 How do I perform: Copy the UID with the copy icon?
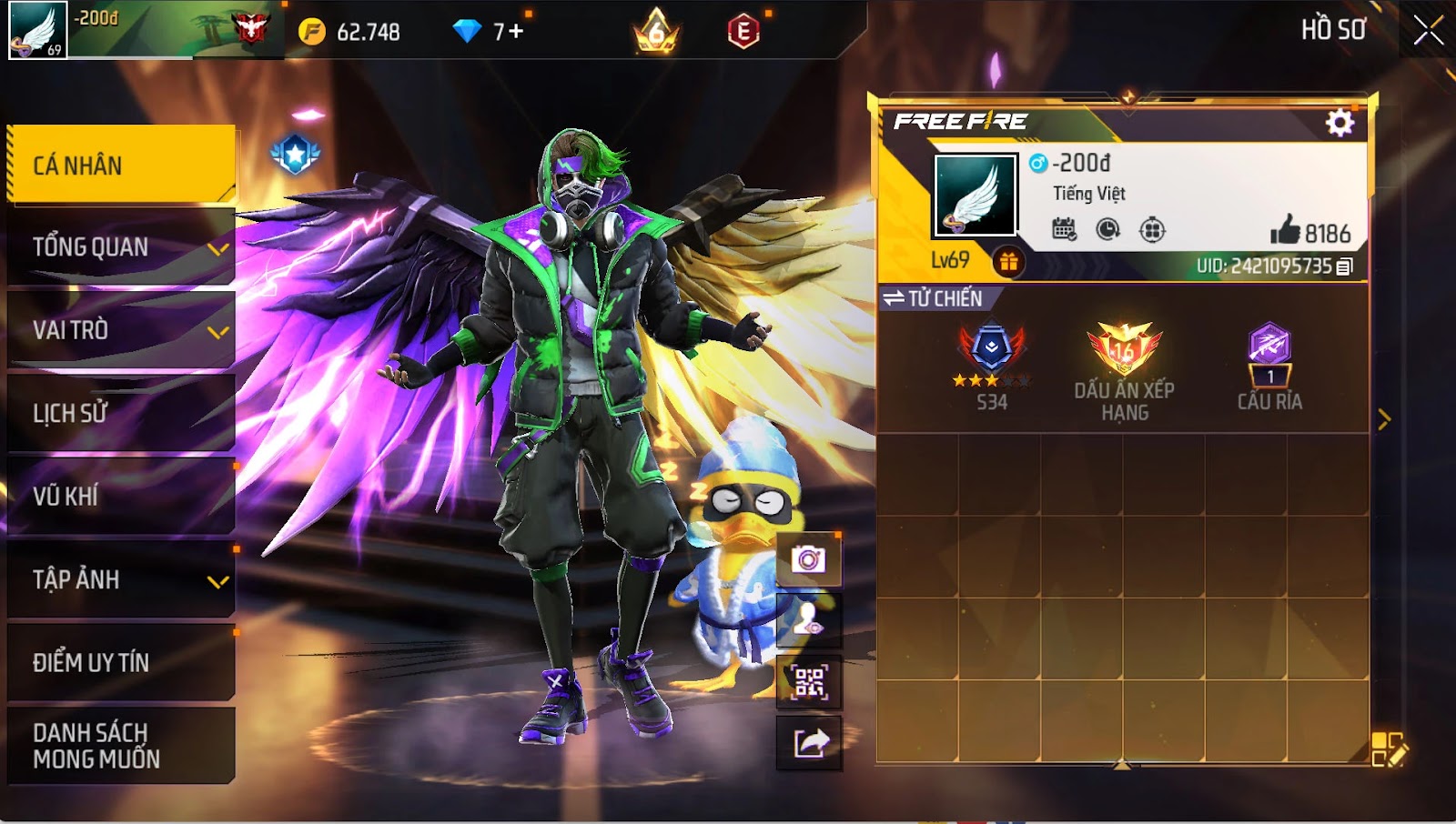point(1345,266)
